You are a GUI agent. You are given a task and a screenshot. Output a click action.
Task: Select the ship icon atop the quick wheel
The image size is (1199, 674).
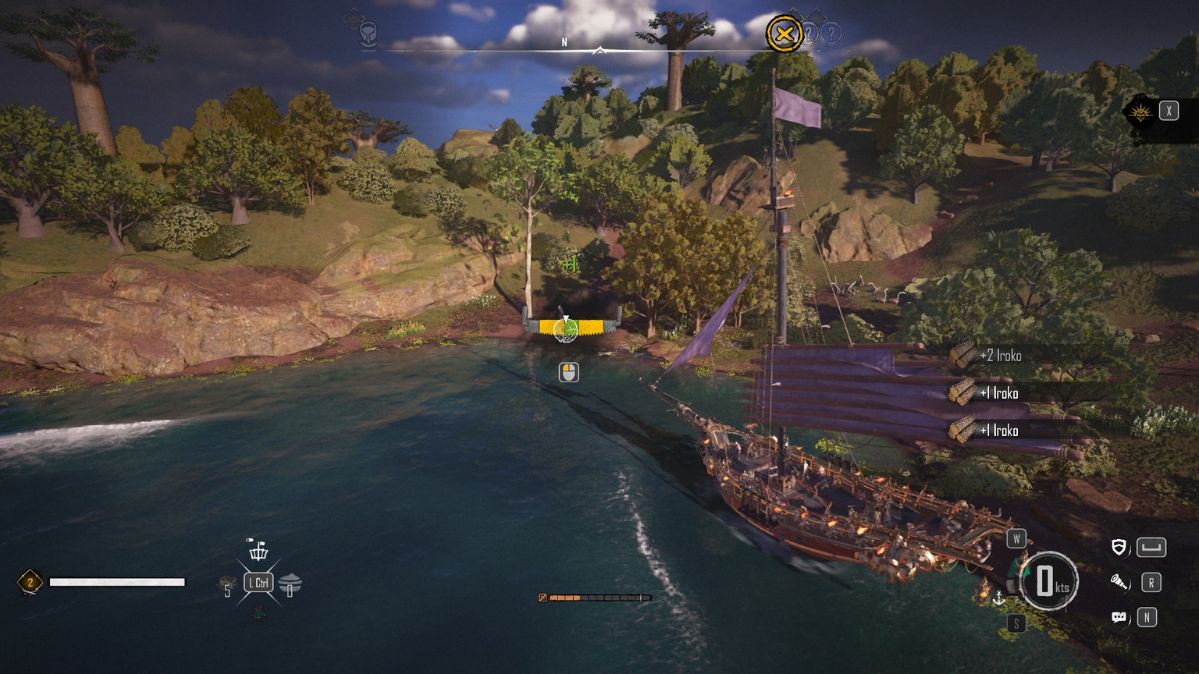[258, 551]
